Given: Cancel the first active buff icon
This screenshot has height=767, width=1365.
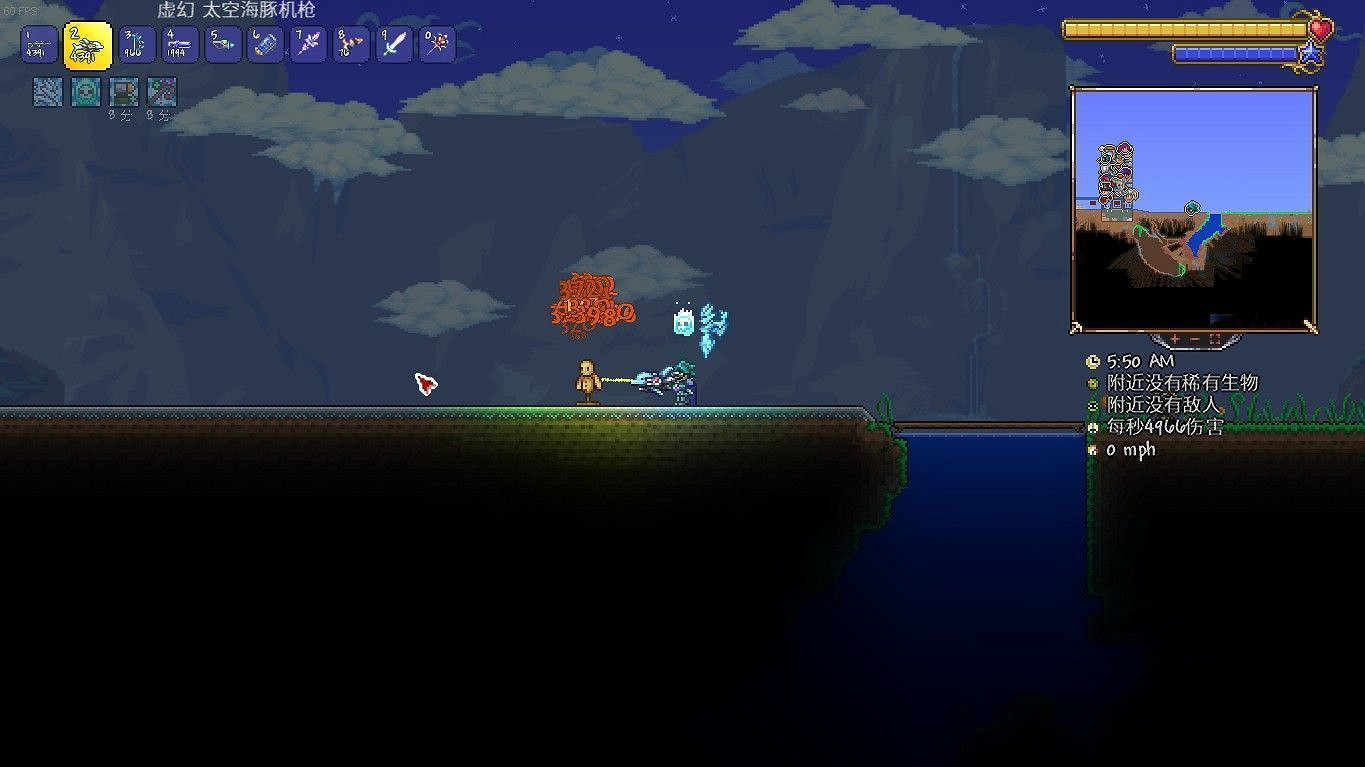Looking at the screenshot, I should pos(46,92).
